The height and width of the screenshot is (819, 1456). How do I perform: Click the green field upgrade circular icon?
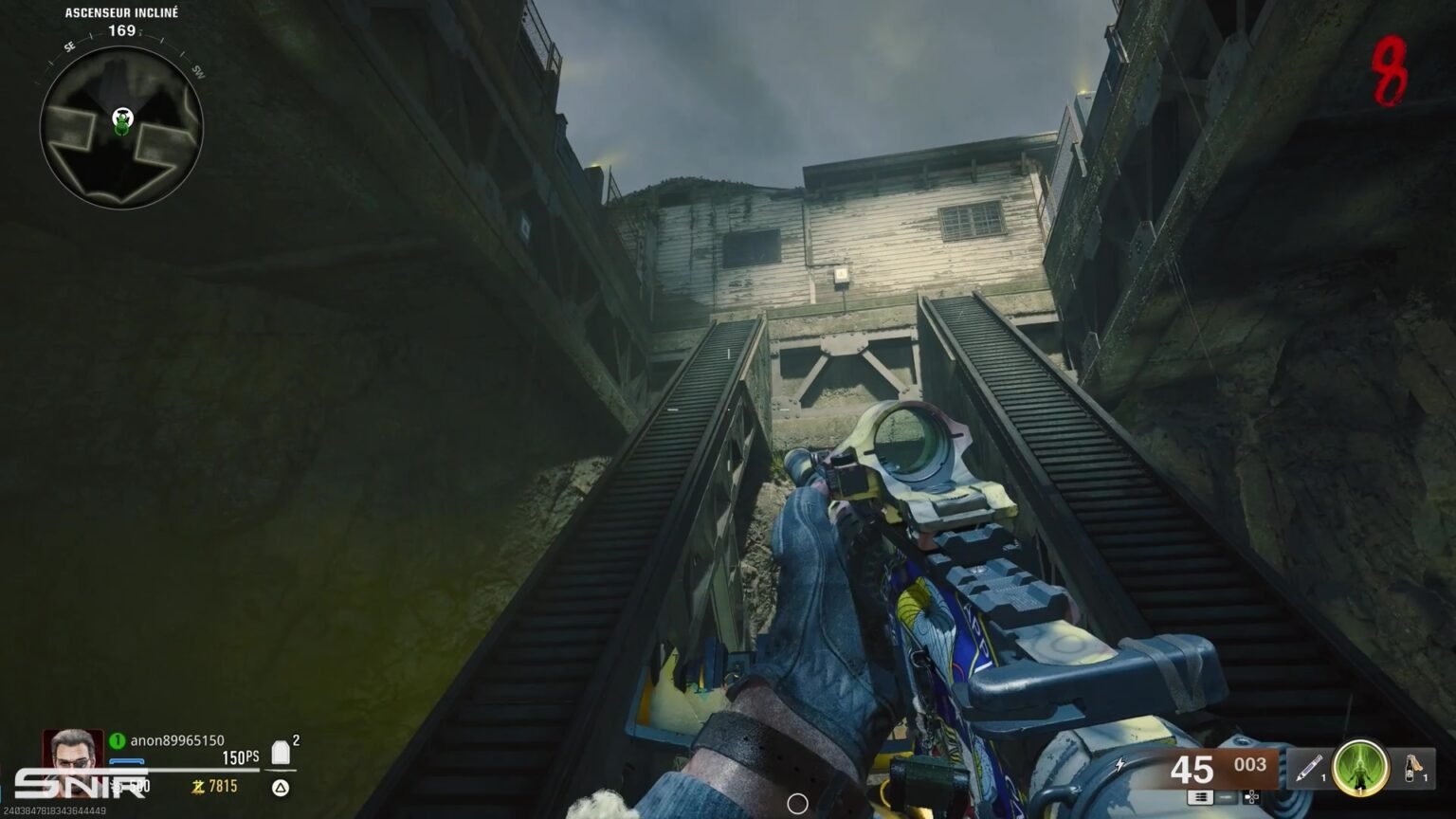pos(1359,767)
